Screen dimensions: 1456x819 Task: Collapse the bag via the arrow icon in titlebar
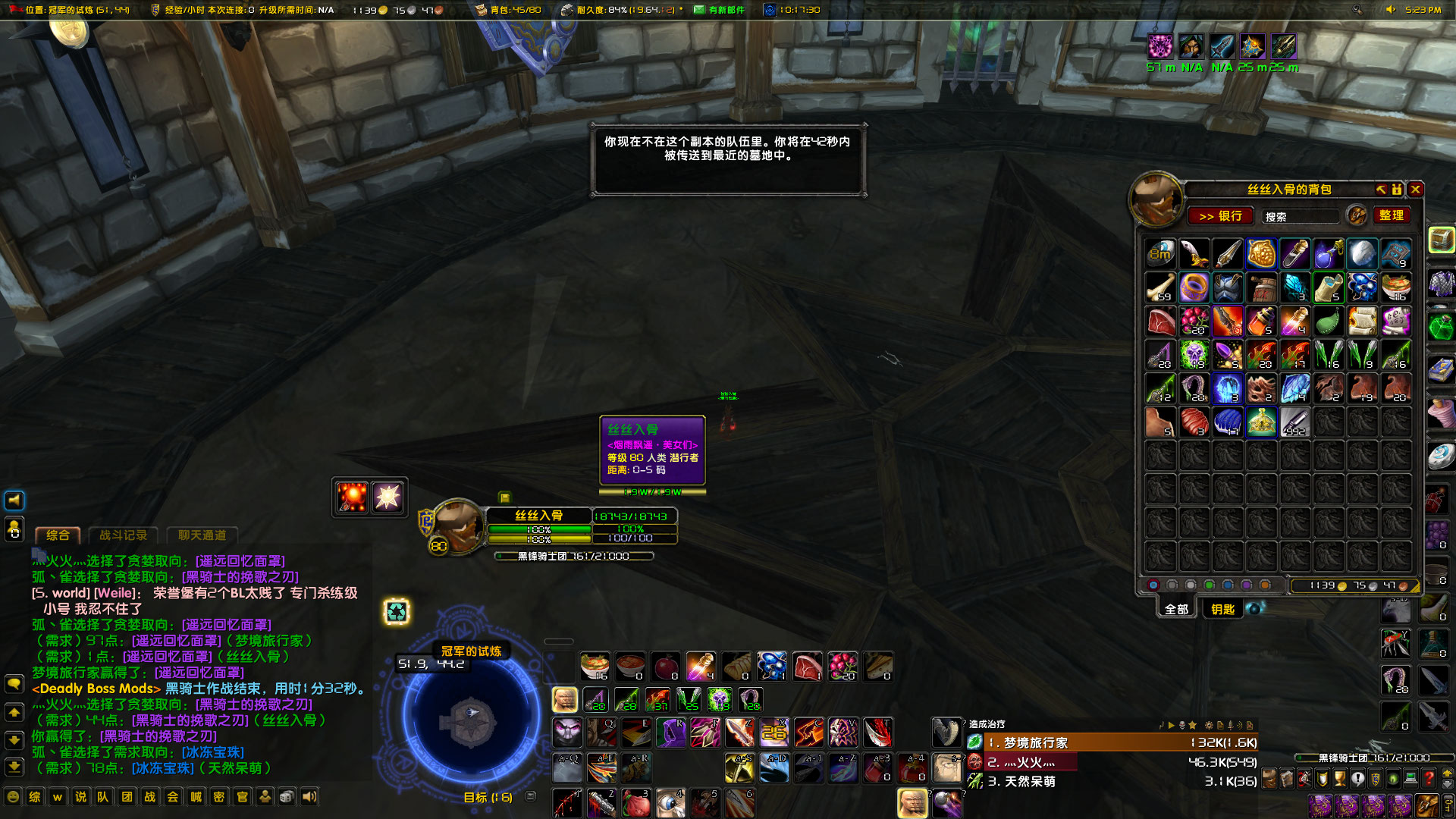[x=1381, y=190]
